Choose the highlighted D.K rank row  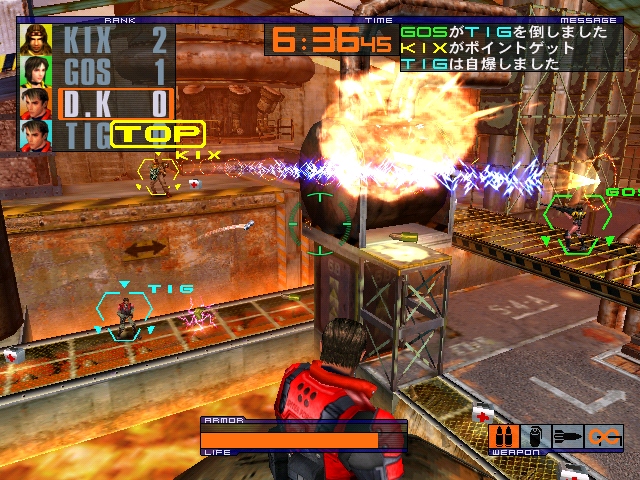(x=115, y=103)
